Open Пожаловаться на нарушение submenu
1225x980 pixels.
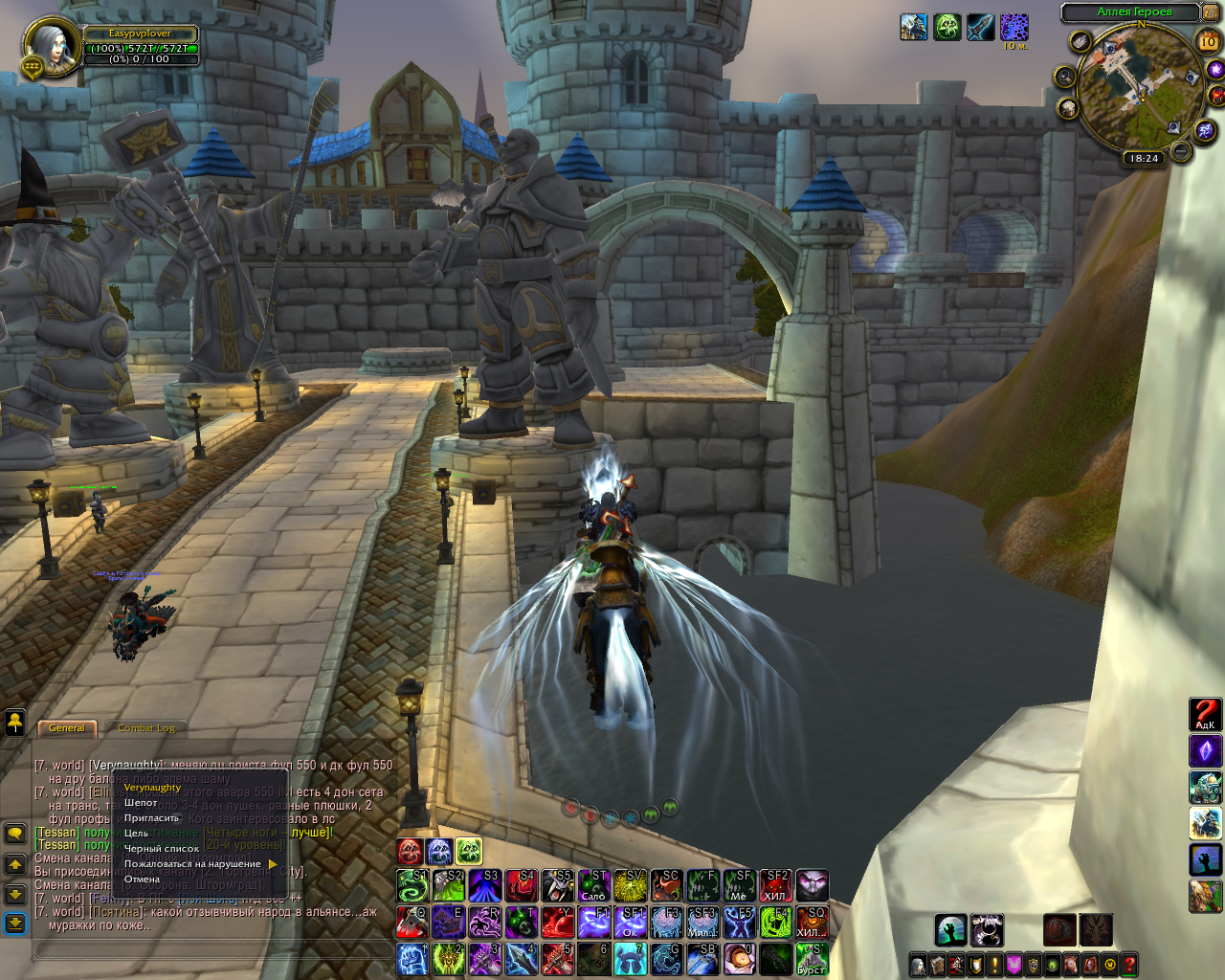click(x=192, y=864)
